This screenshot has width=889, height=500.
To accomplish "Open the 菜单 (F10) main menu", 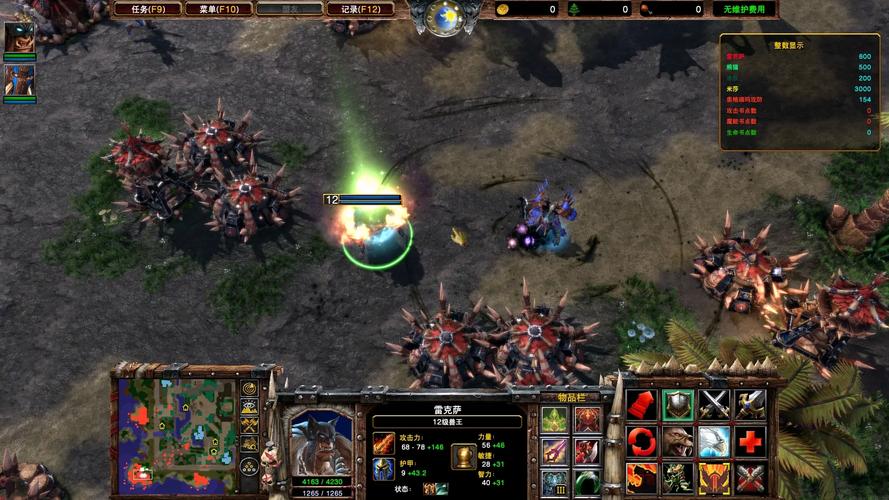I will [x=215, y=9].
